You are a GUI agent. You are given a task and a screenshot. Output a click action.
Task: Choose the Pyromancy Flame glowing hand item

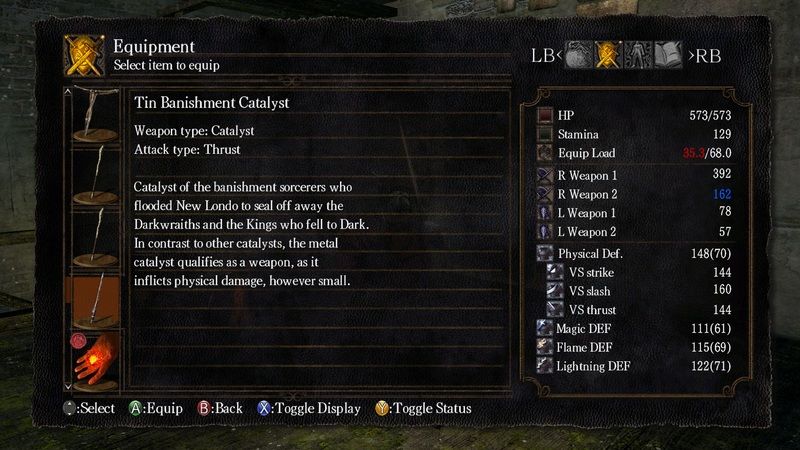coord(99,359)
